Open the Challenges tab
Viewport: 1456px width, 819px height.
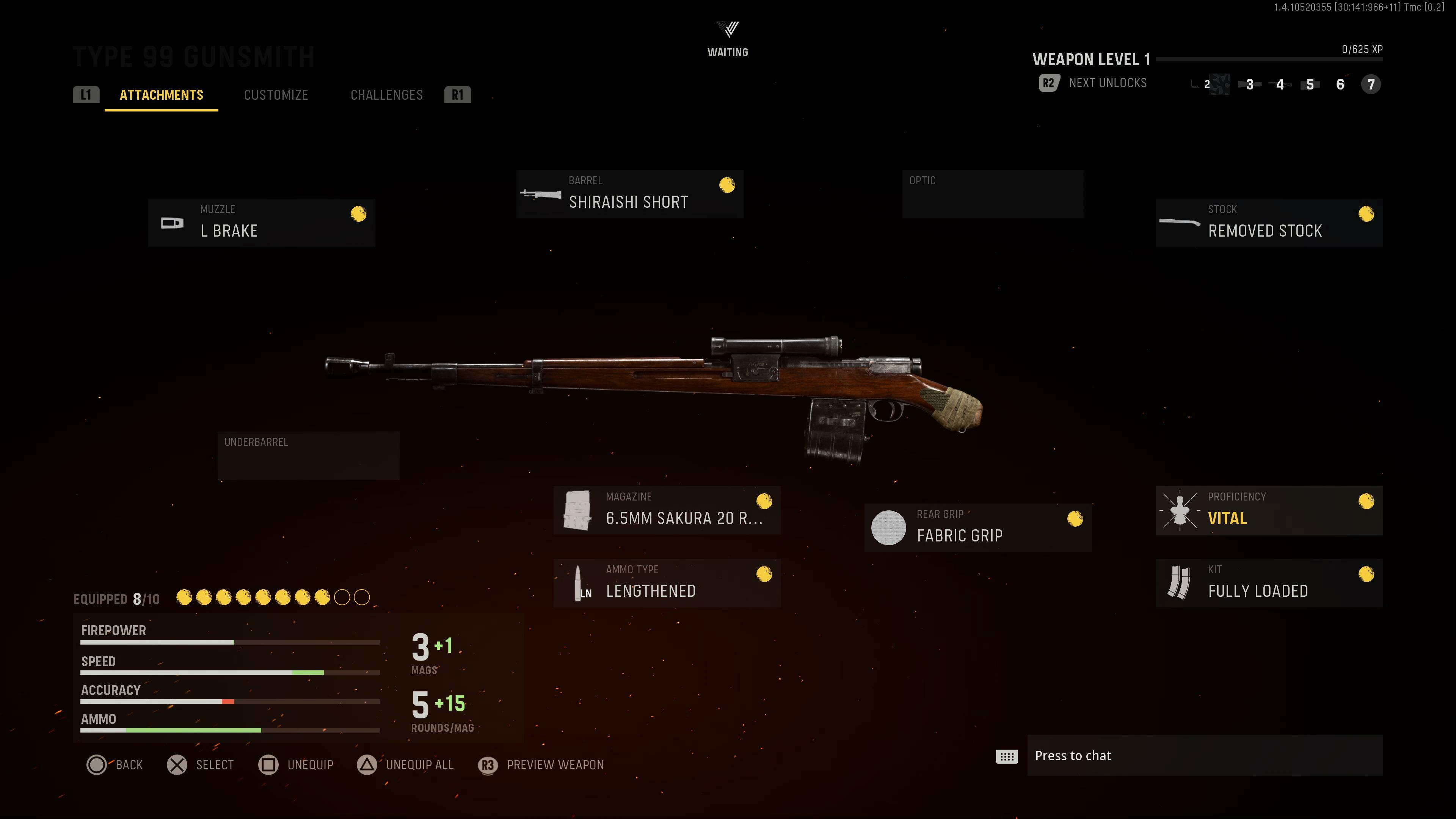click(387, 95)
